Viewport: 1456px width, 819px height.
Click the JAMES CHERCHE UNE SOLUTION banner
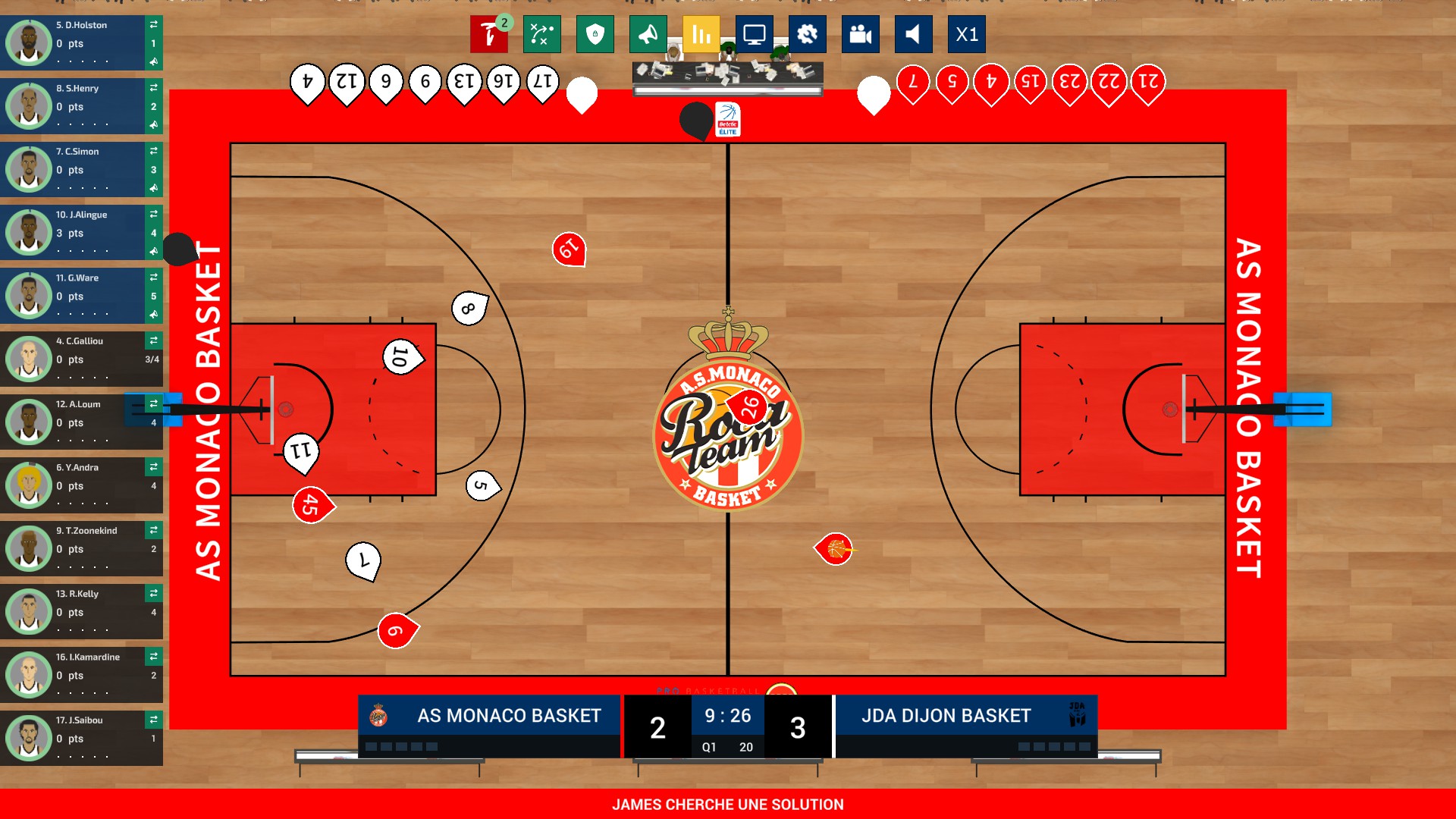pos(728,805)
